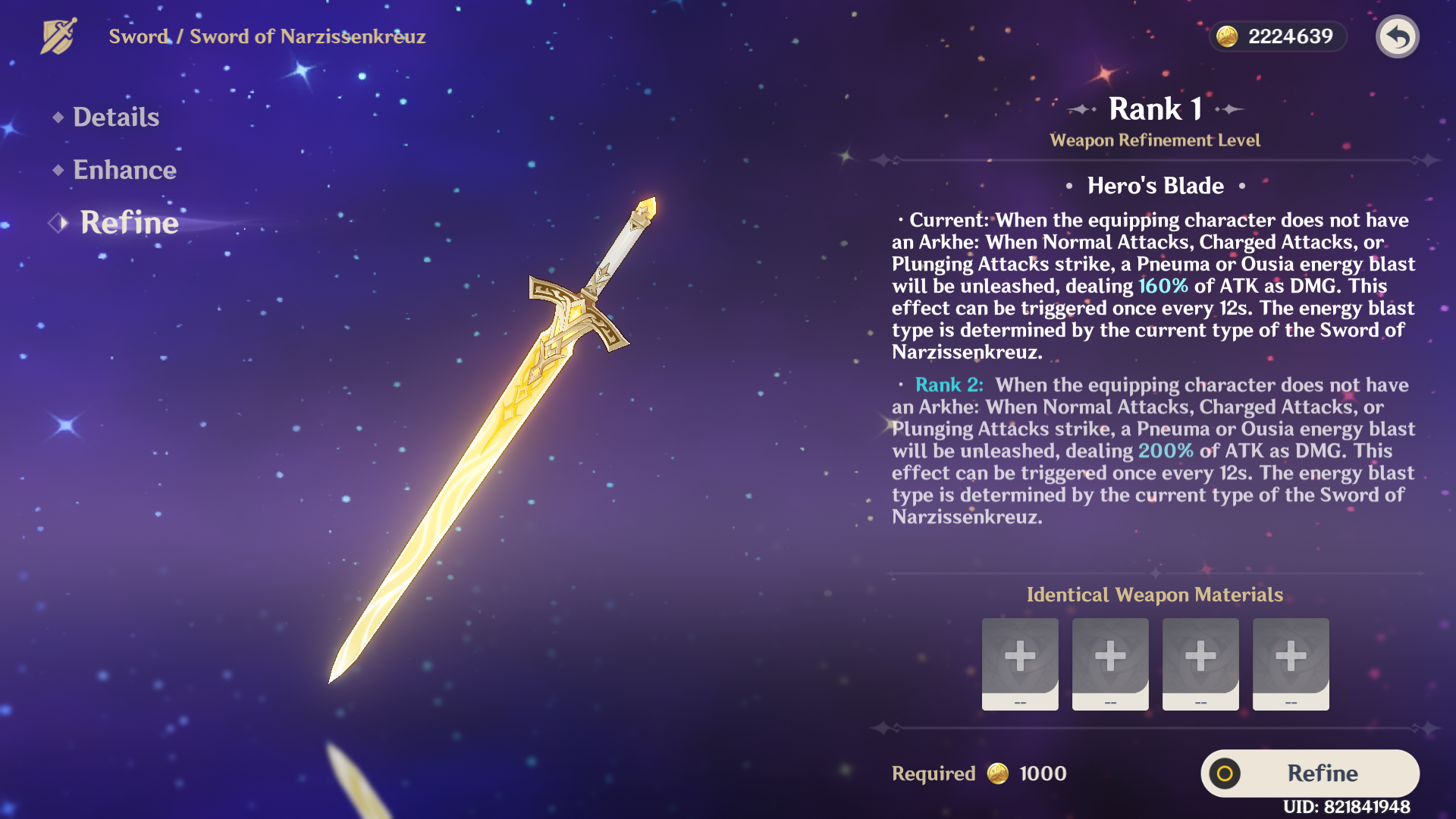Collapse the Weapon Refinement Level header

click(x=1155, y=140)
